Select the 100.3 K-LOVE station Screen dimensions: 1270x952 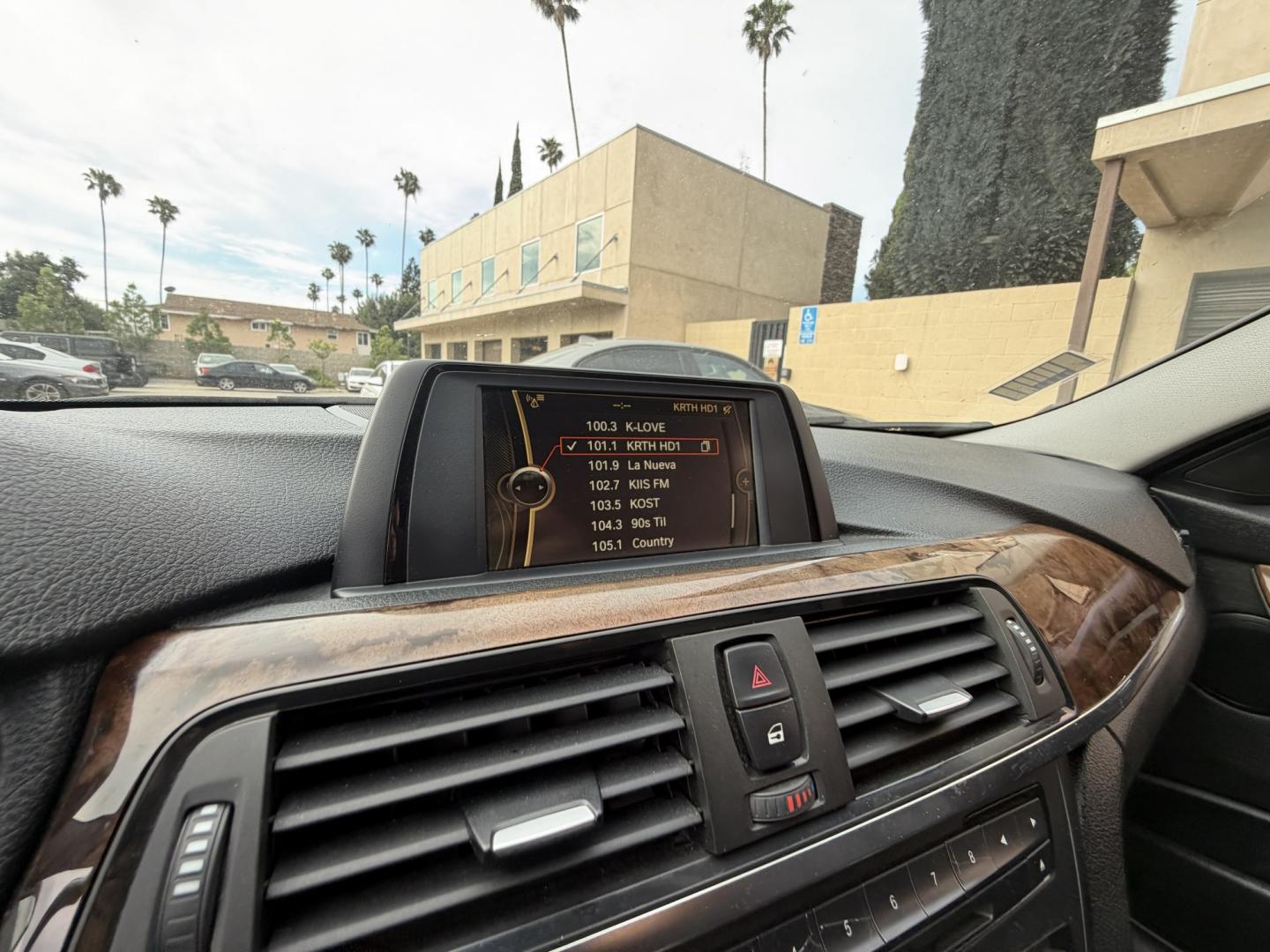631,427
